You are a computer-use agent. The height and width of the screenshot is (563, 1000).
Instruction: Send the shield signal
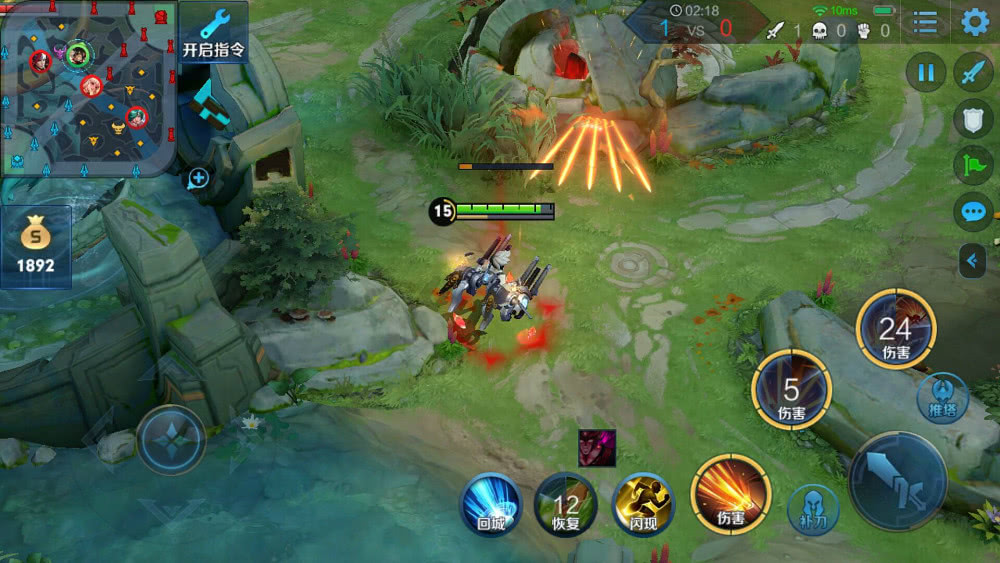click(973, 118)
